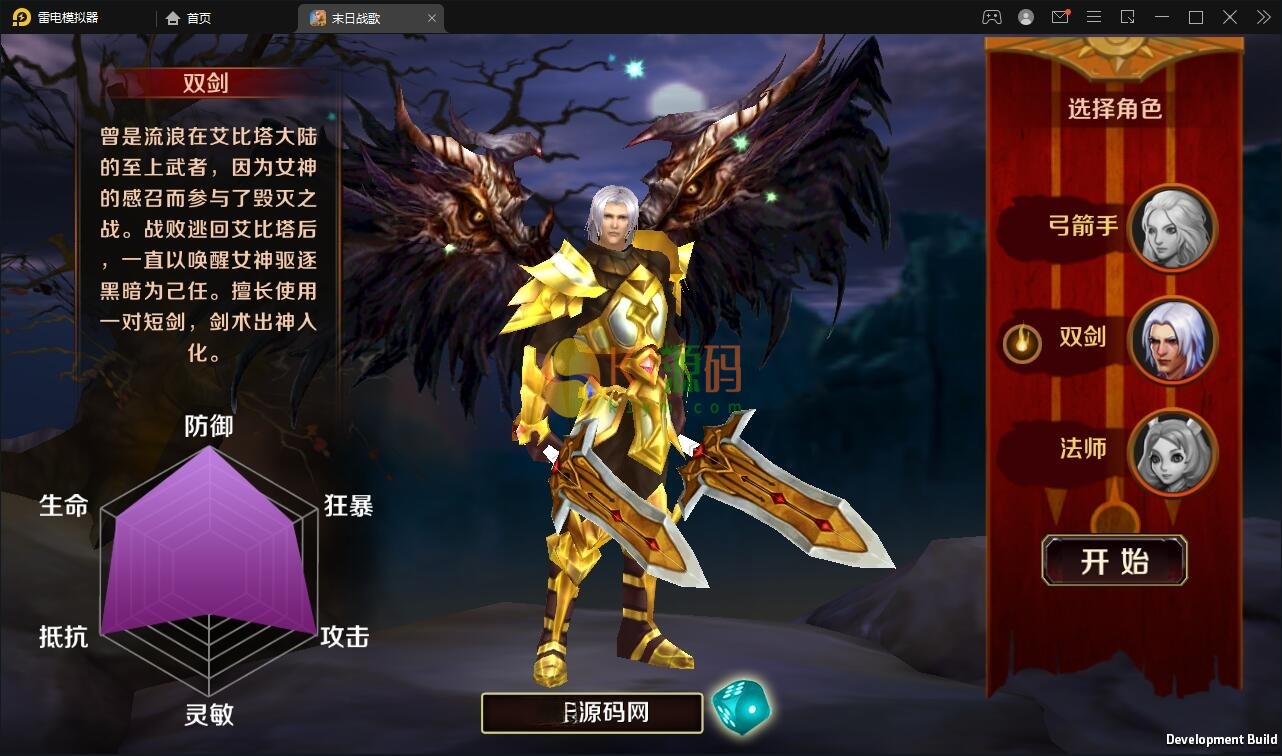Click the user profile icon
This screenshot has height=756, width=1282.
coord(1025,17)
